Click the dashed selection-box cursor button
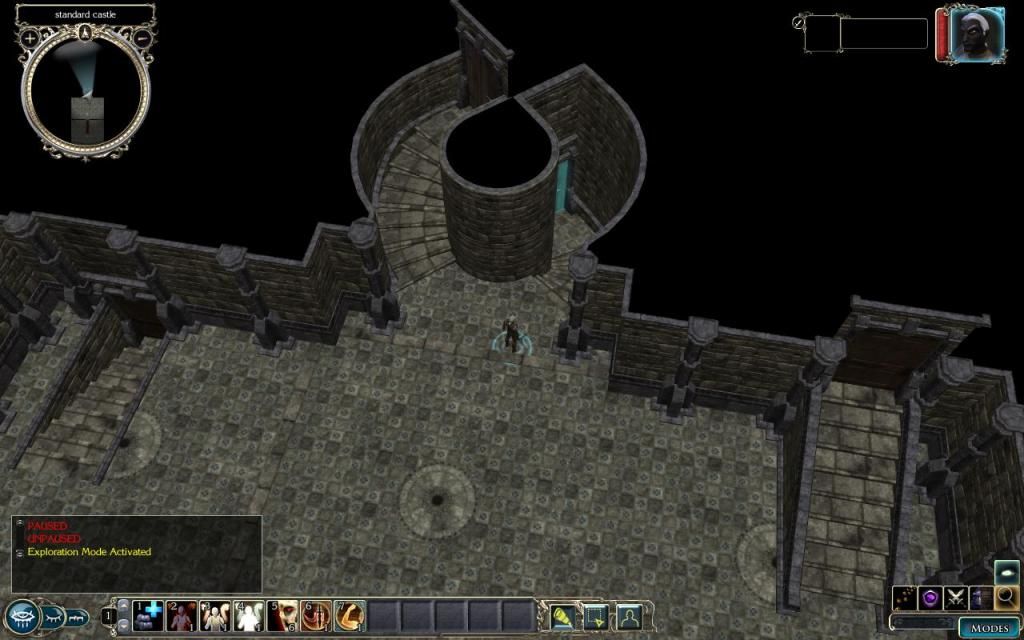 (596, 616)
